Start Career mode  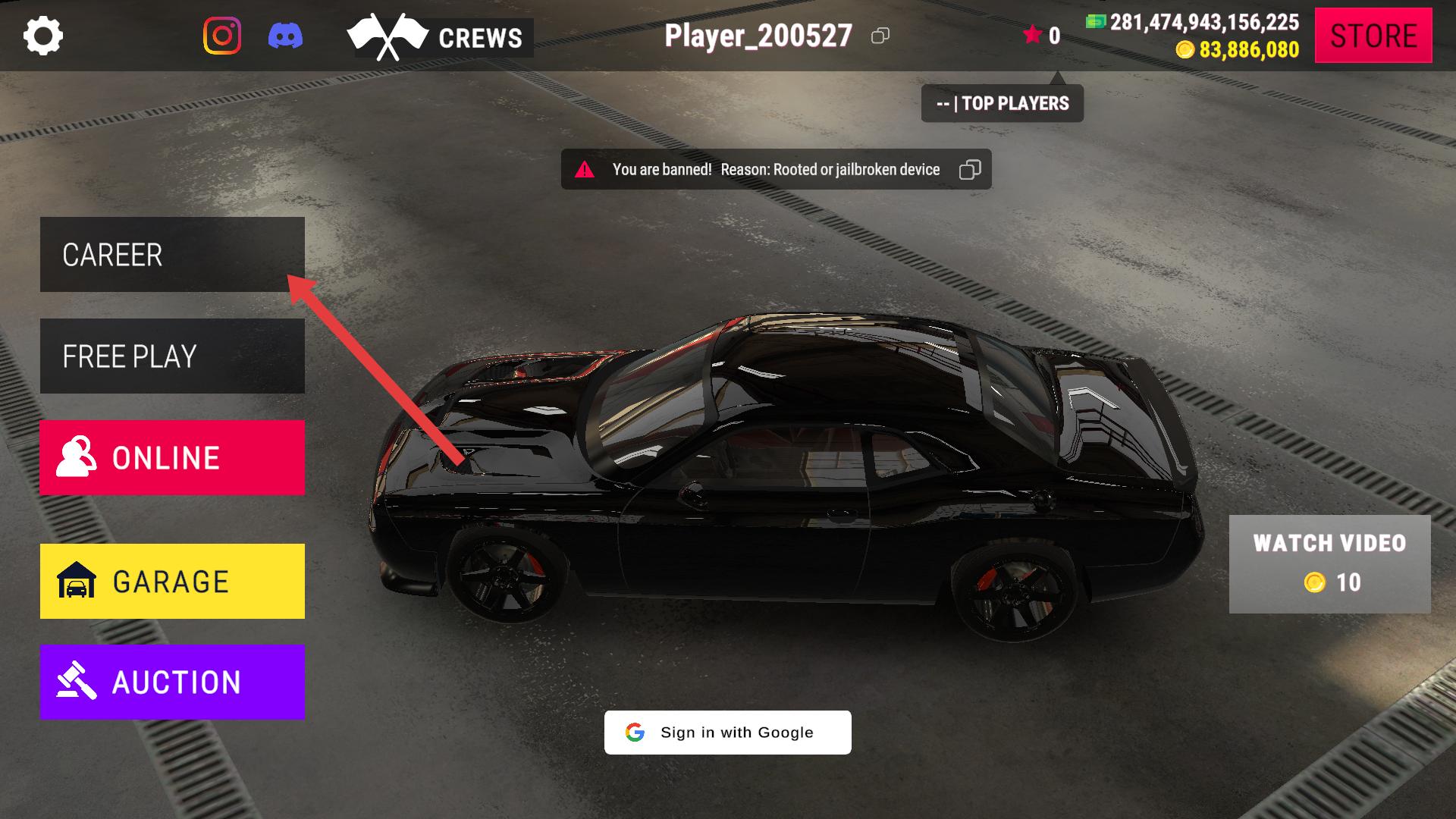click(x=172, y=255)
